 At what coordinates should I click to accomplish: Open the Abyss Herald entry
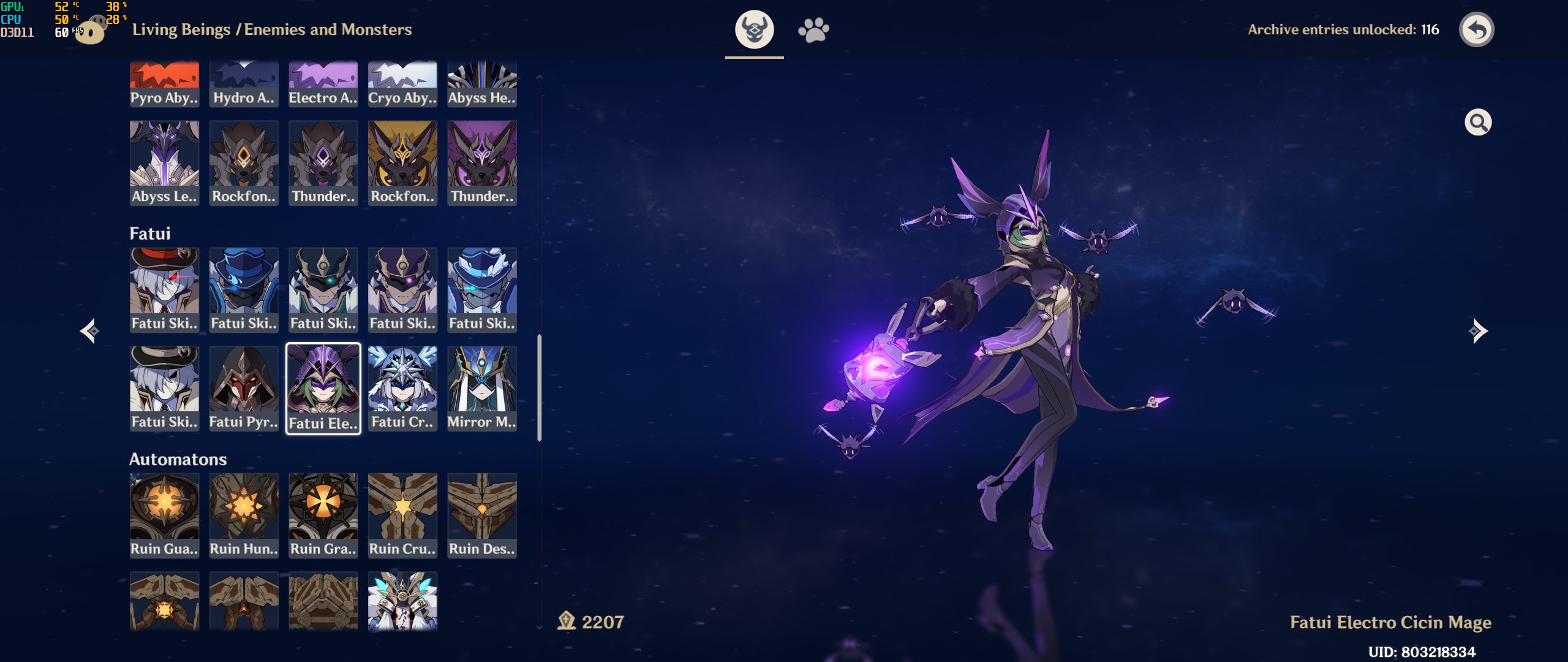point(482,85)
